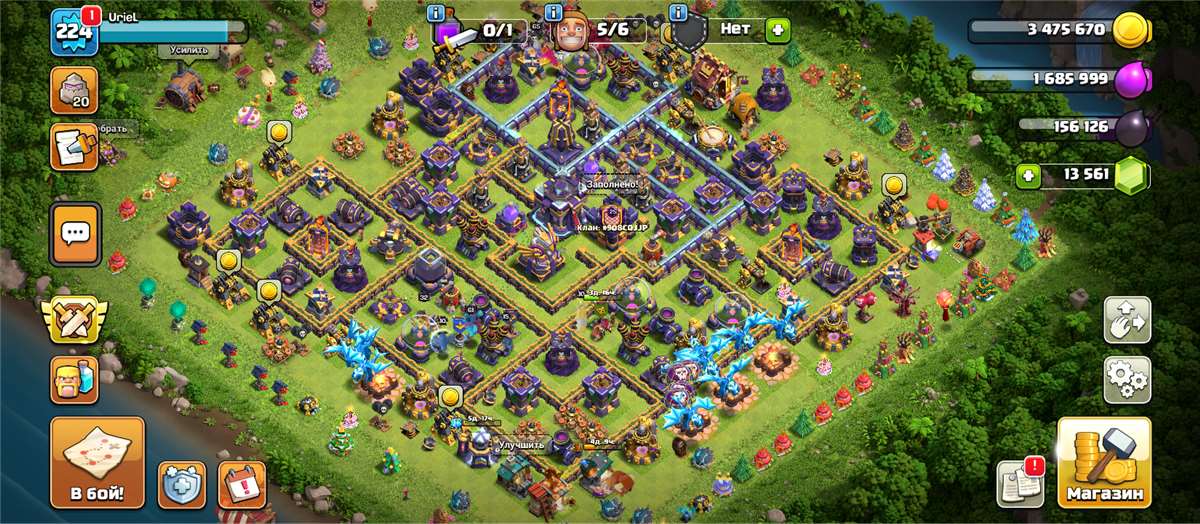The height and width of the screenshot is (524, 1200).
Task: Open the ore resources button showing 20
Action: (x=75, y=90)
